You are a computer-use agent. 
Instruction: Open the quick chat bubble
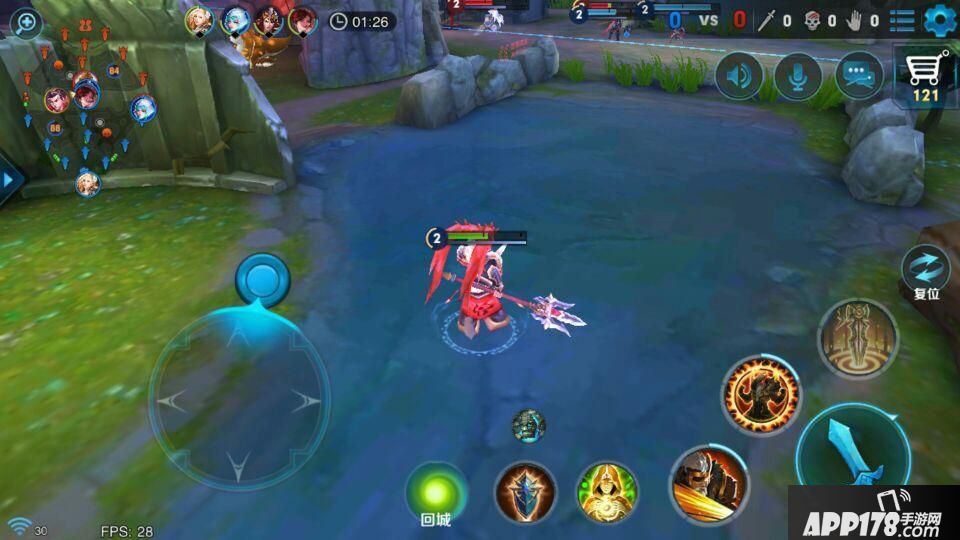[x=859, y=77]
